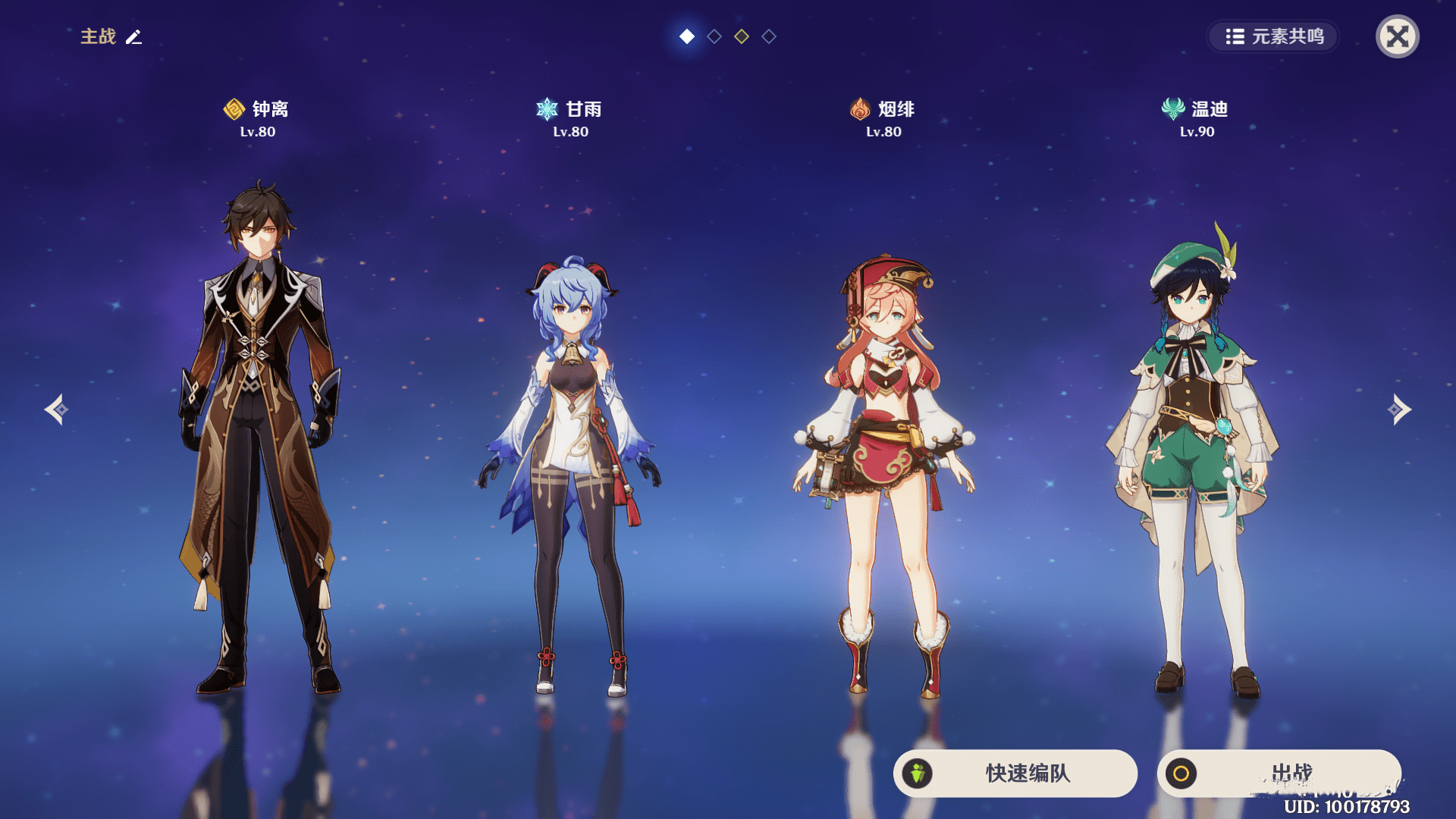Activate the fourth party page diamond
Viewport: 1456px width, 819px height.
[x=767, y=35]
